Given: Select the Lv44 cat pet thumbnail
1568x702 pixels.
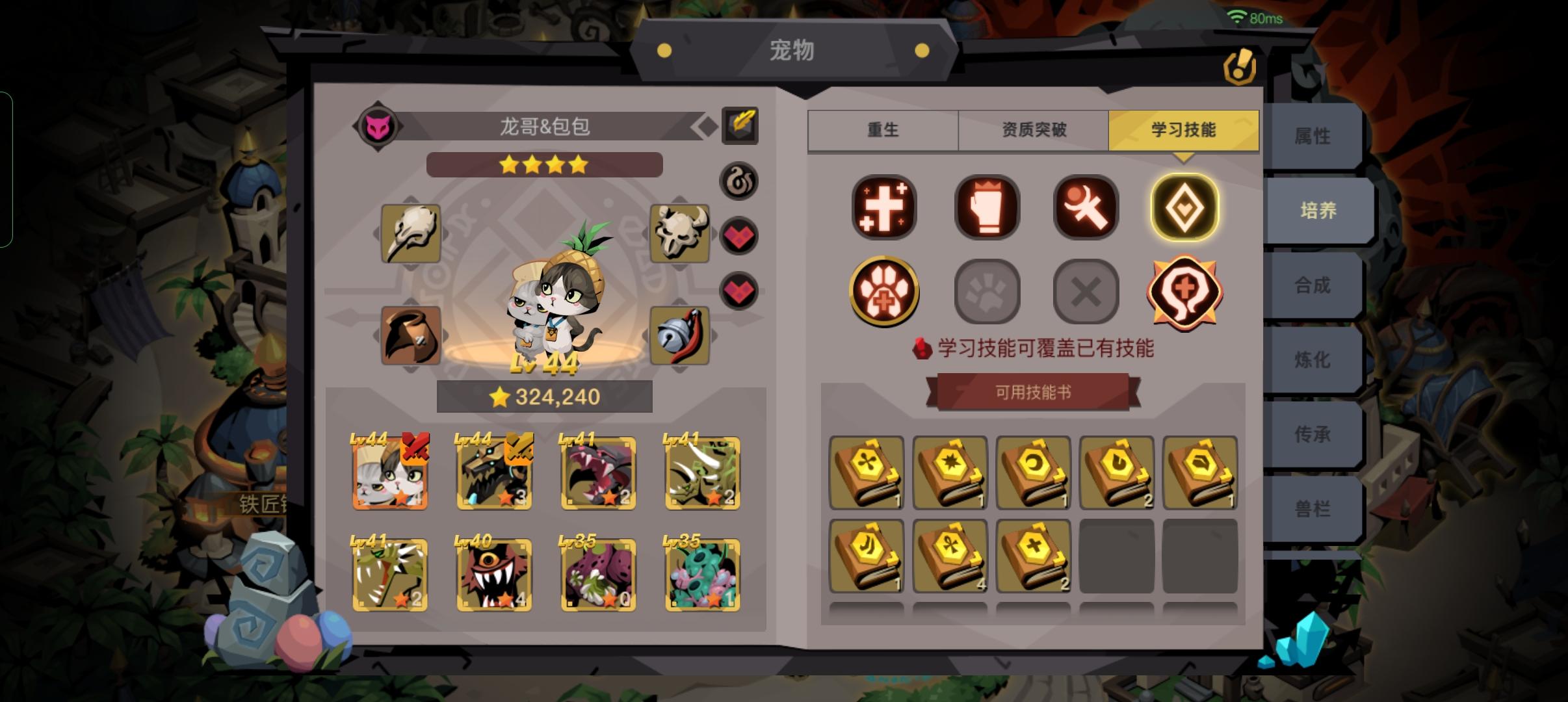Looking at the screenshot, I should 390,473.
